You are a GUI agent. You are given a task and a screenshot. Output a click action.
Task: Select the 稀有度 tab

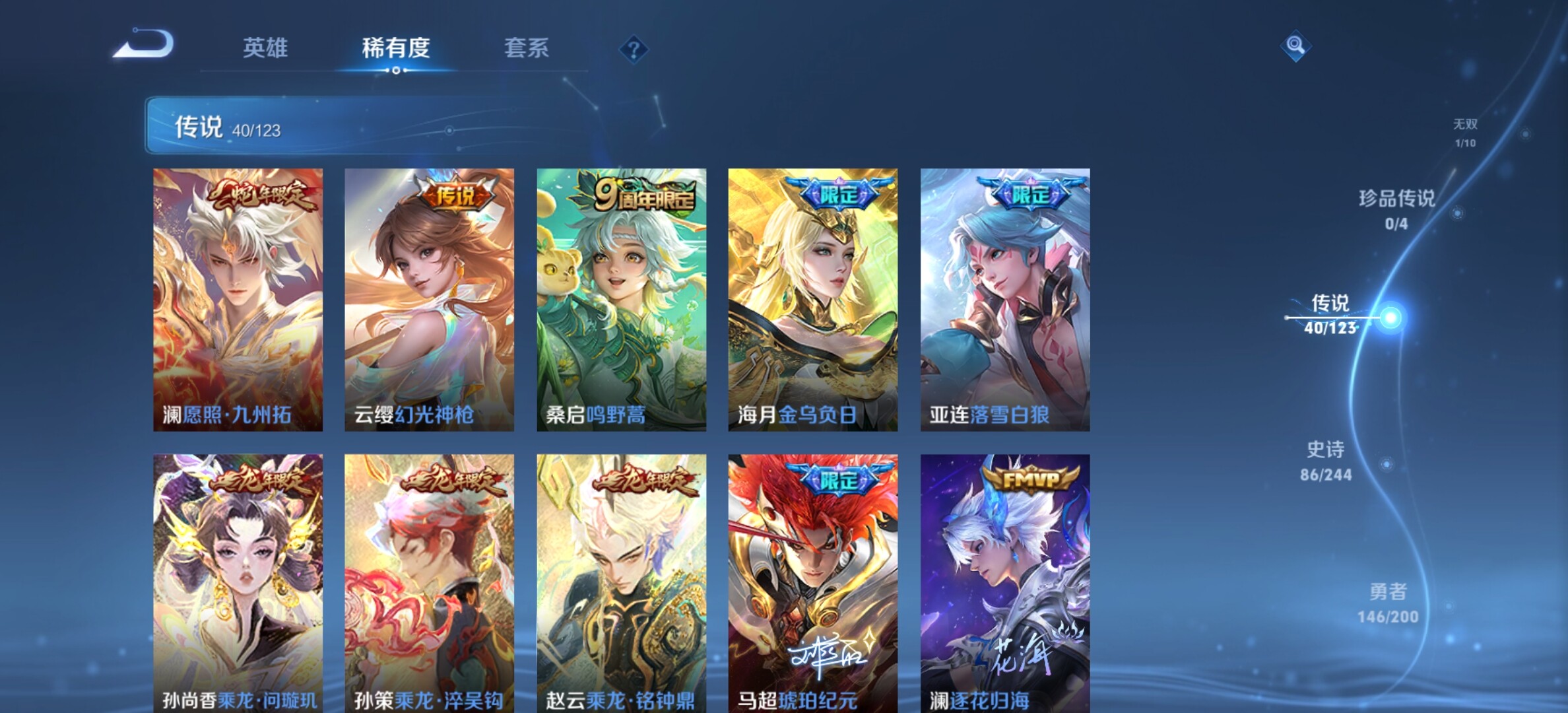pyautogui.click(x=396, y=48)
